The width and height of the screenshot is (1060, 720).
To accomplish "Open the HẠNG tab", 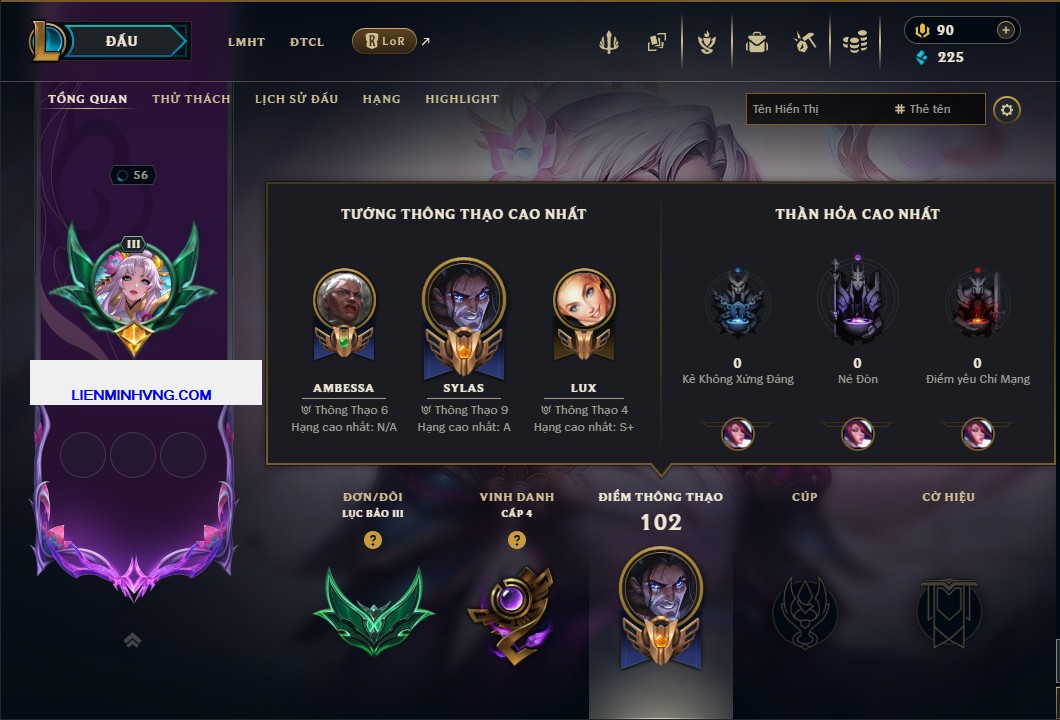I will (x=381, y=99).
